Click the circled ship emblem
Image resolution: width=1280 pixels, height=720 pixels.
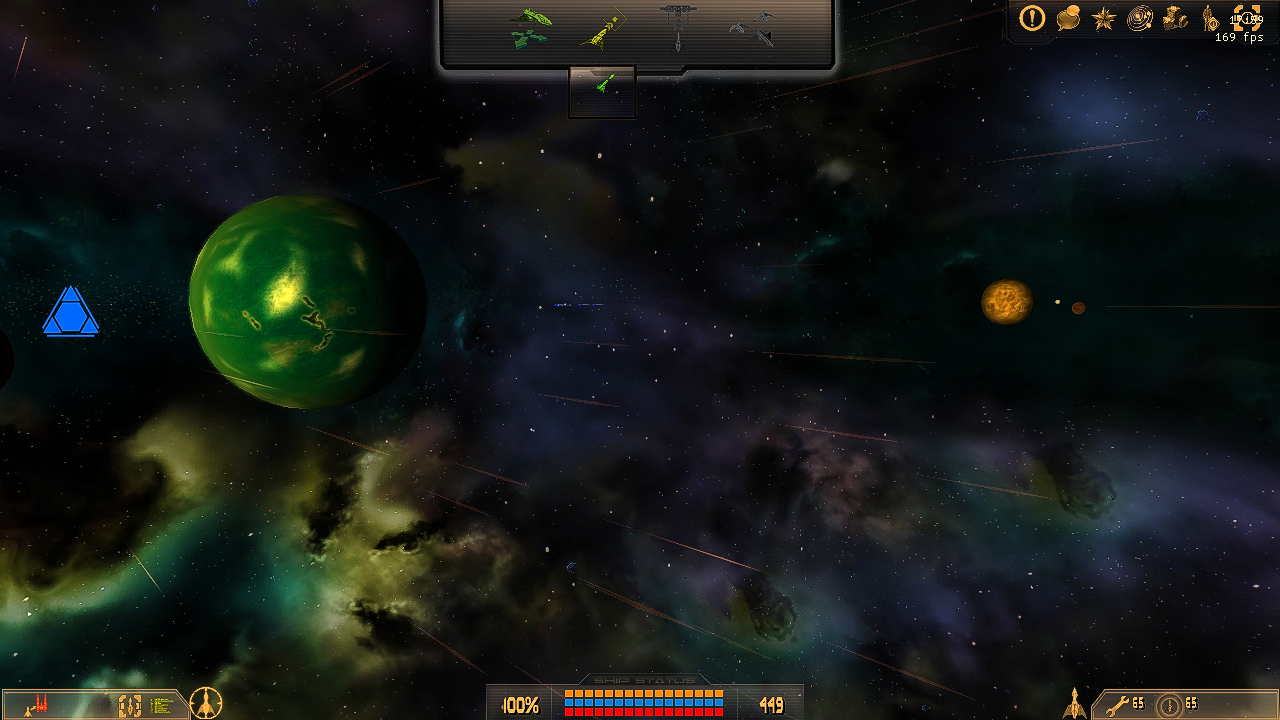tap(206, 703)
